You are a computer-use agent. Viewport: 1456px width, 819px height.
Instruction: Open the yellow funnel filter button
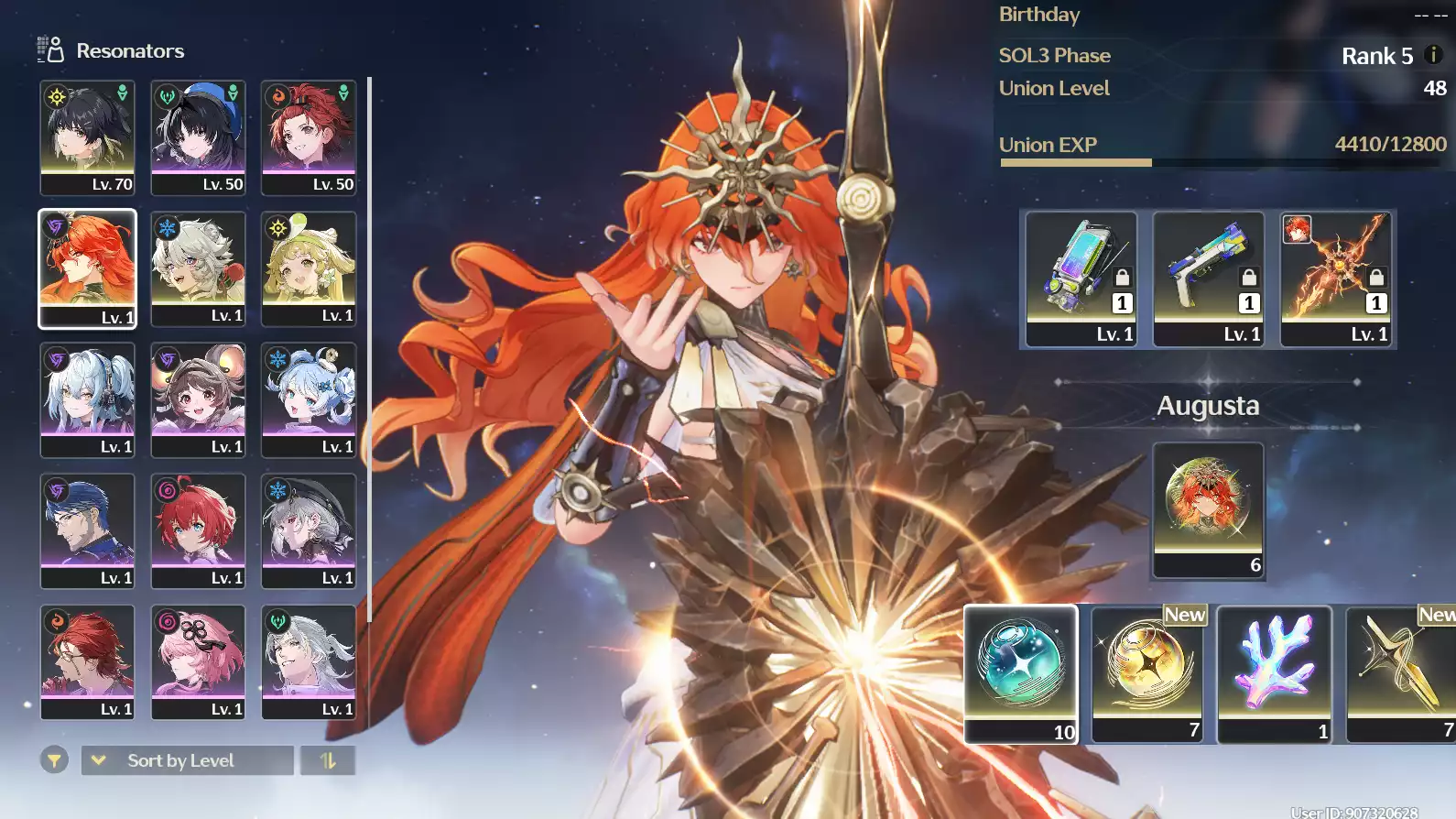coord(55,760)
